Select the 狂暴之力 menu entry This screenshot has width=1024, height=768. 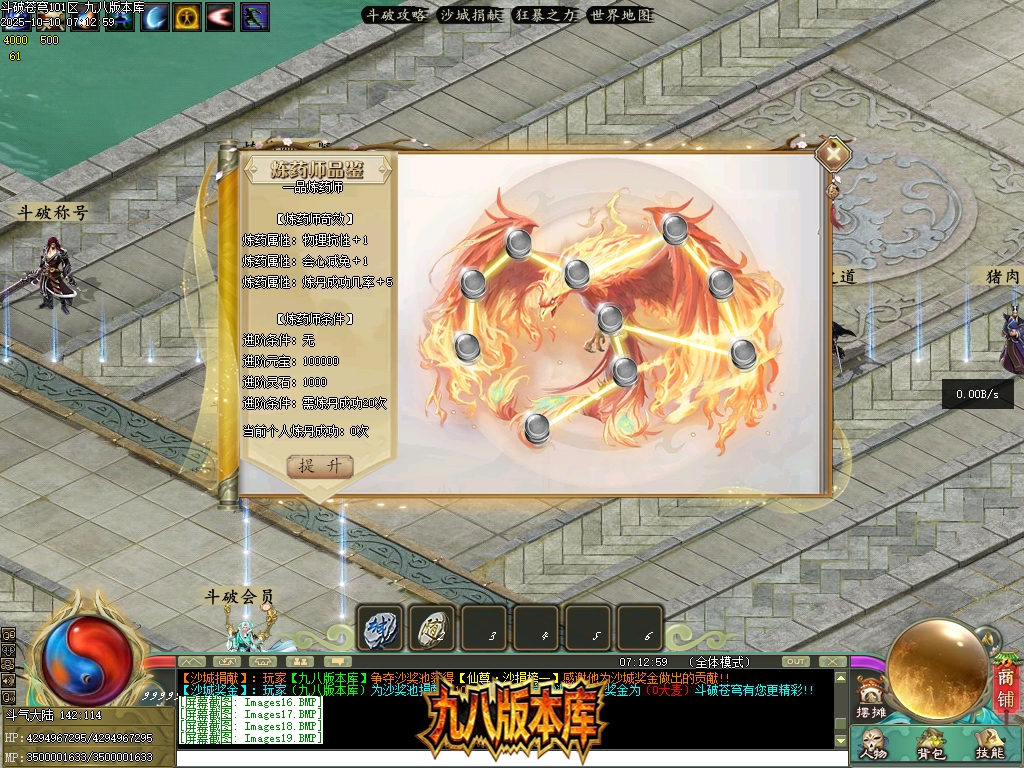click(546, 15)
